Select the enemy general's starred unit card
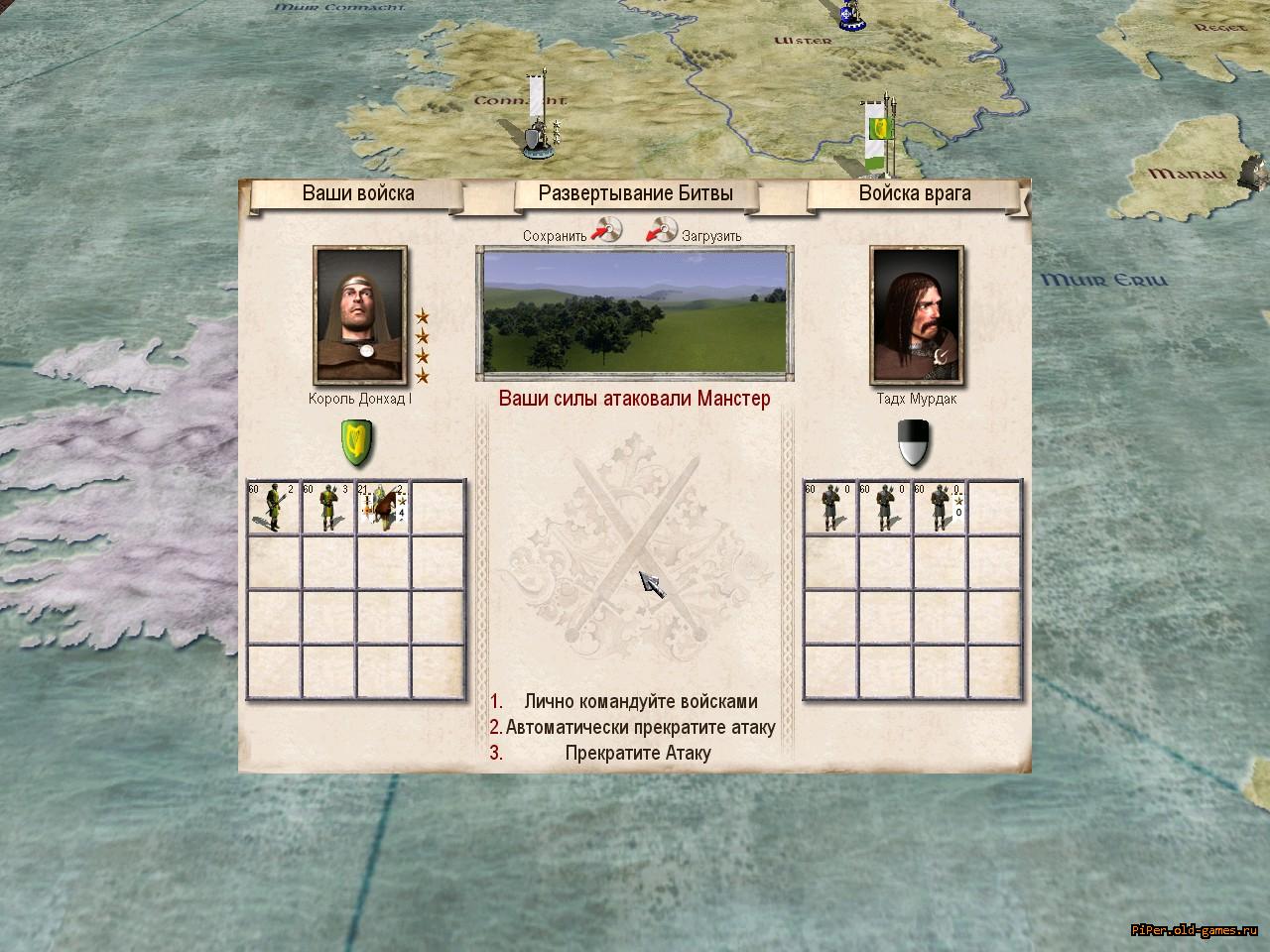 940,507
